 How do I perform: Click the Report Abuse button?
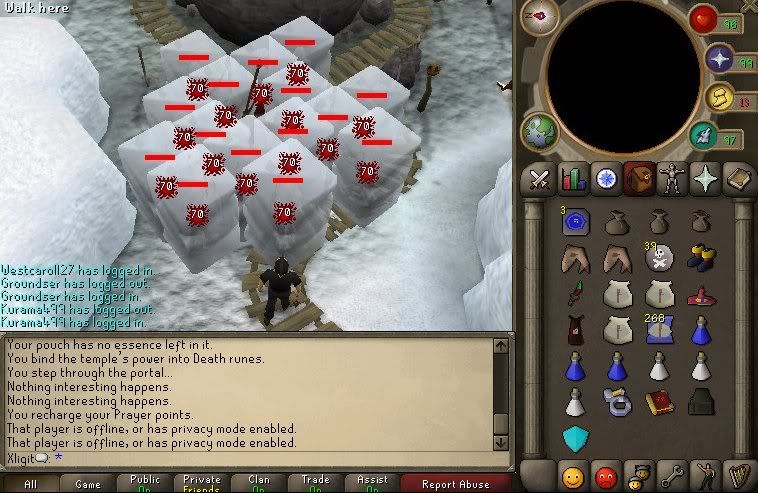(455, 484)
